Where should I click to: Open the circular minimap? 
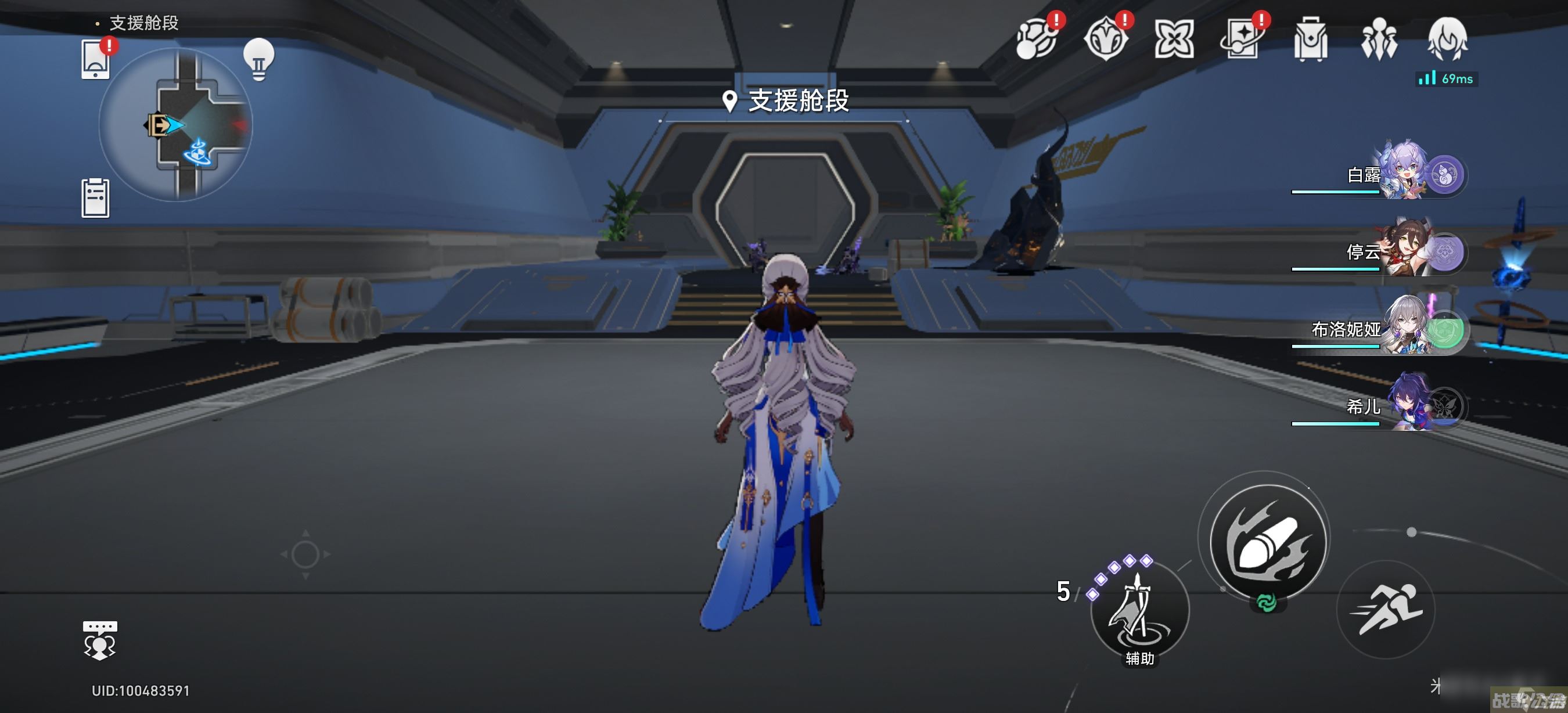coord(176,125)
